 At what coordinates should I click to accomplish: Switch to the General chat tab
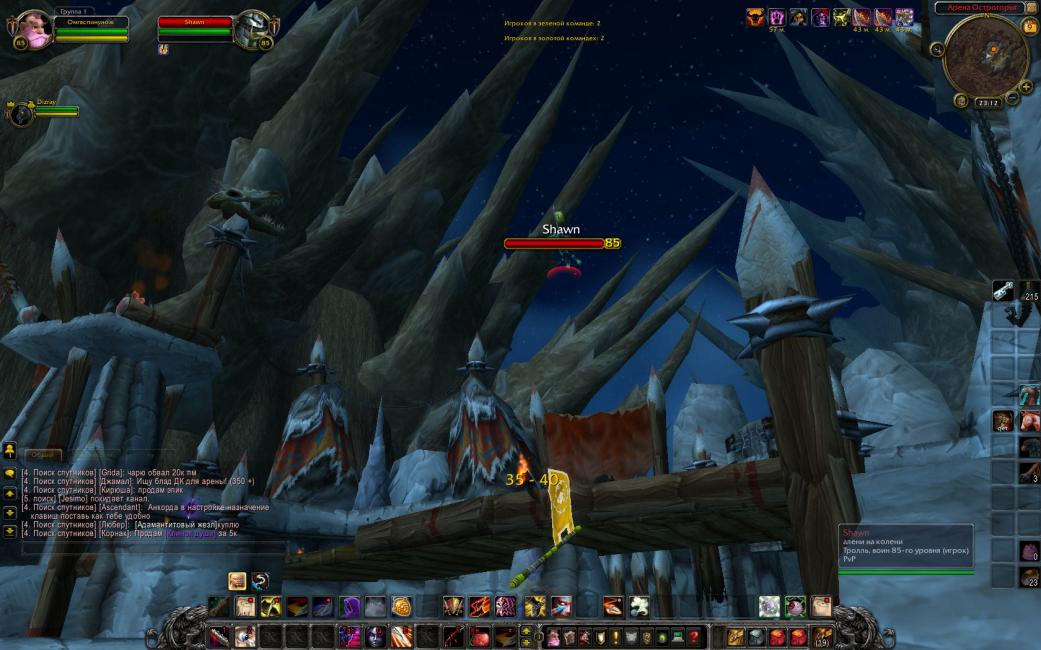click(41, 455)
